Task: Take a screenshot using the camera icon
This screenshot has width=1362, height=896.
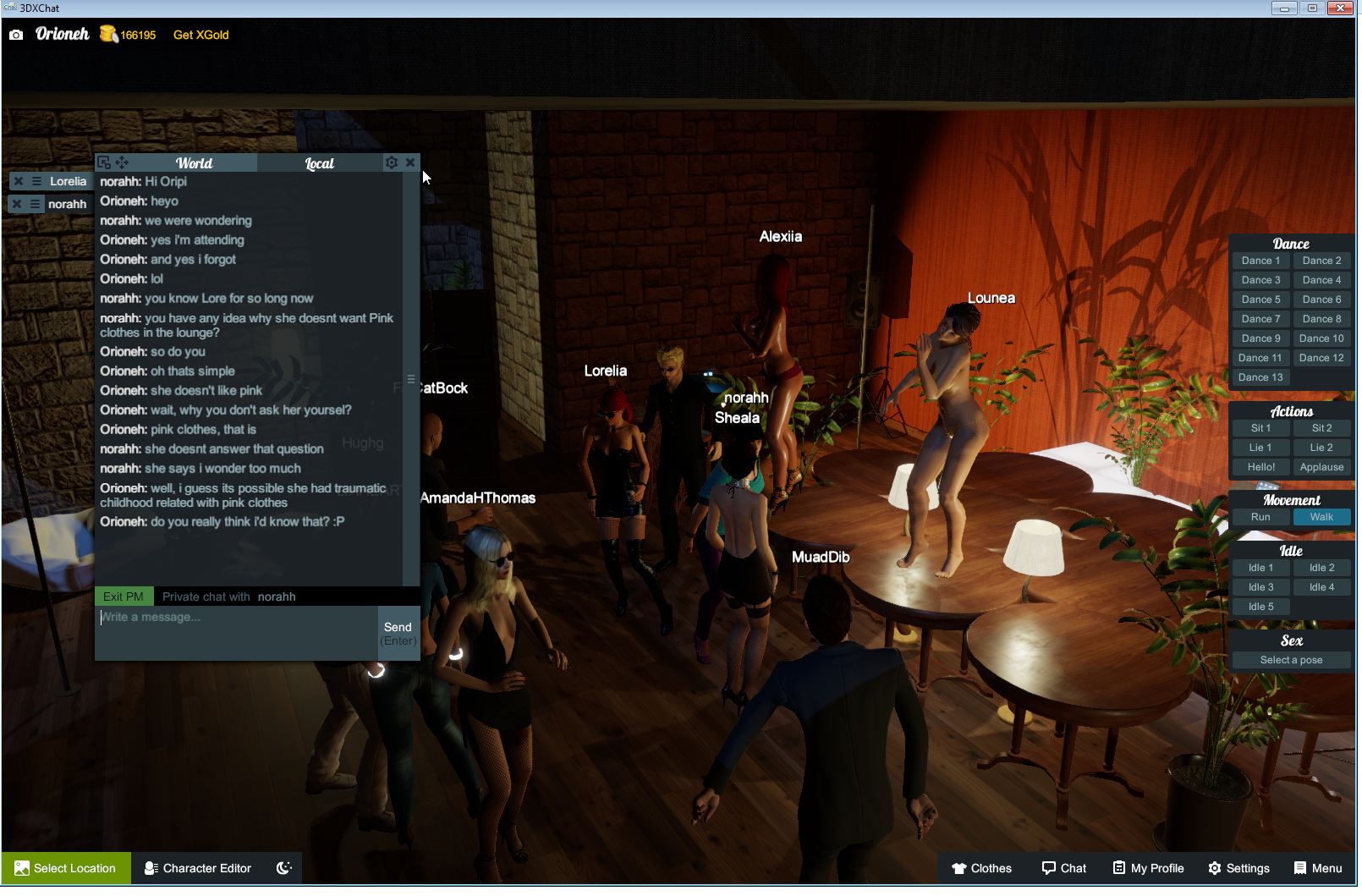Action: point(16,35)
